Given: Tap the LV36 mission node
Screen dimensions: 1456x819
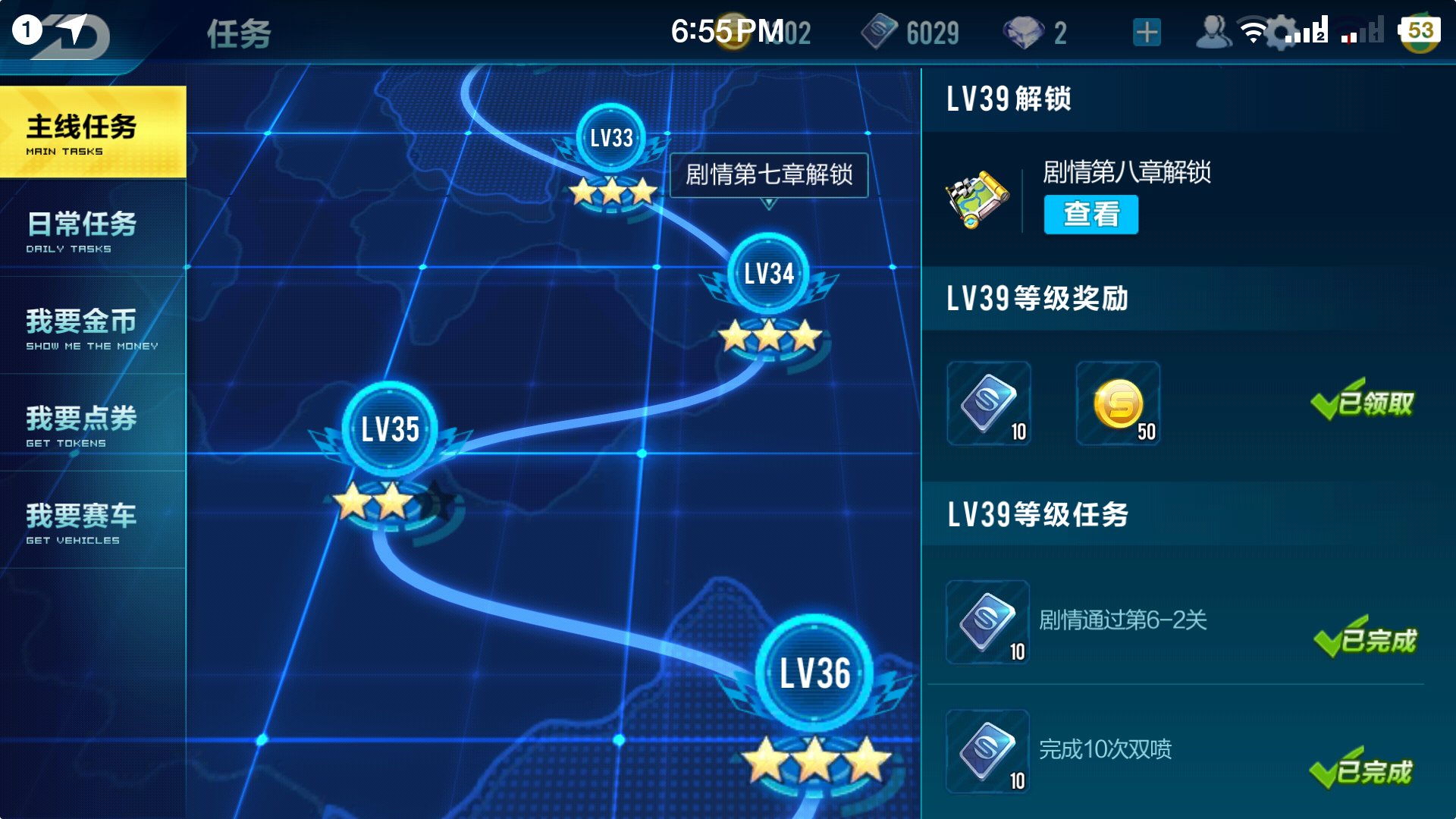Looking at the screenshot, I should coord(816,672).
